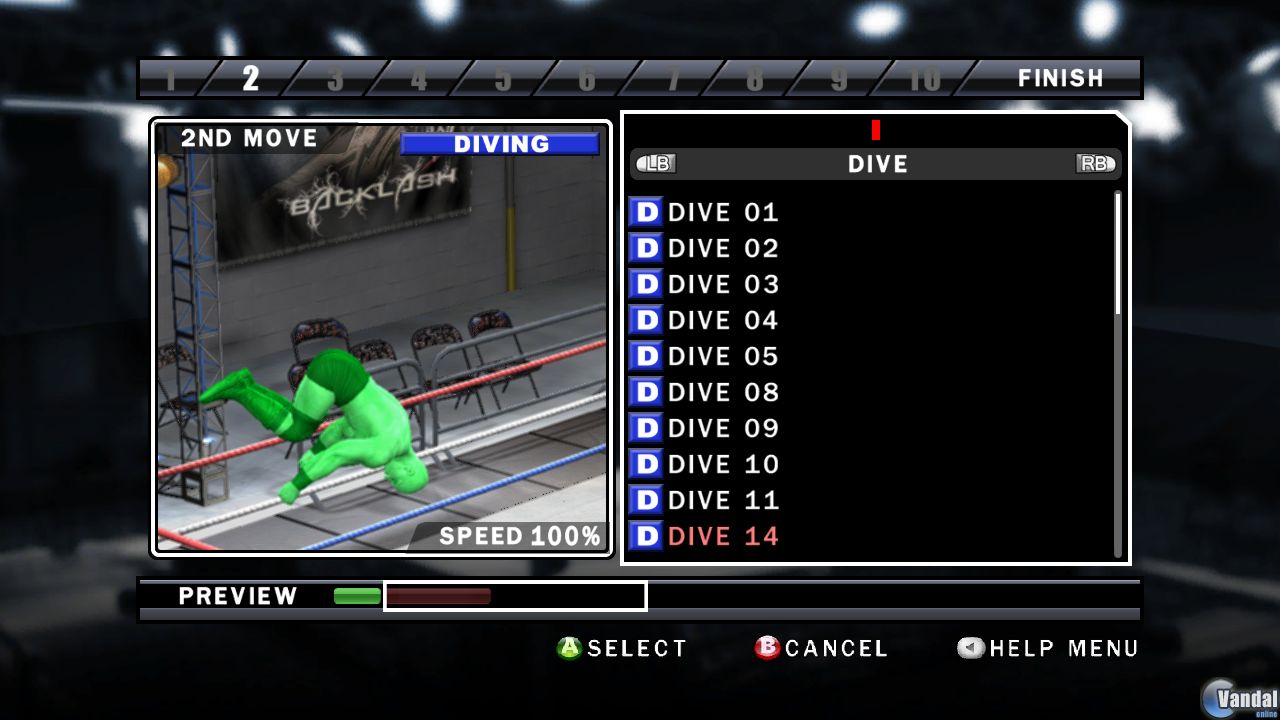Click the D icon beside DIVE 14

[646, 536]
